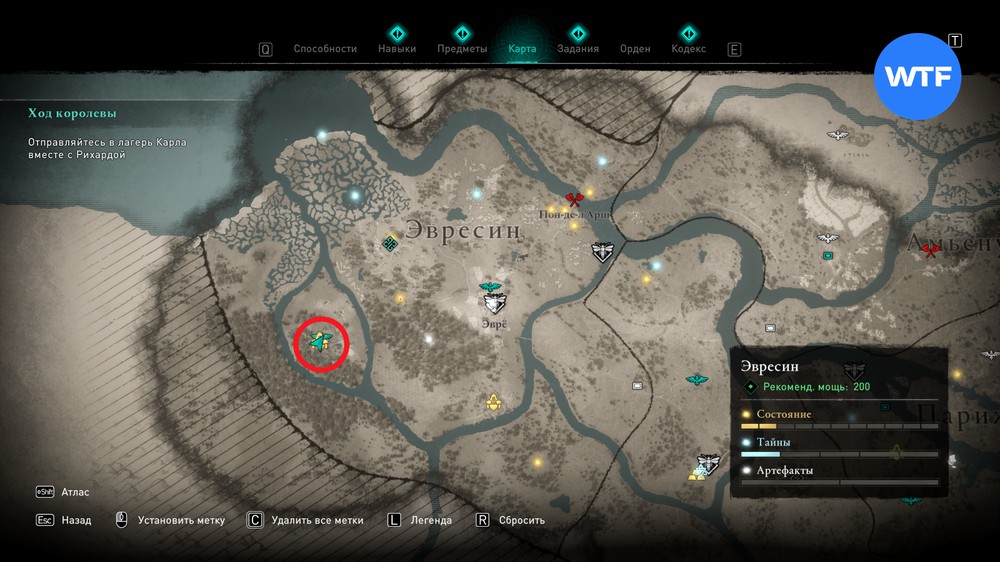This screenshot has height=562, width=1000.
Task: Click the Назад back button
Action: (x=75, y=520)
